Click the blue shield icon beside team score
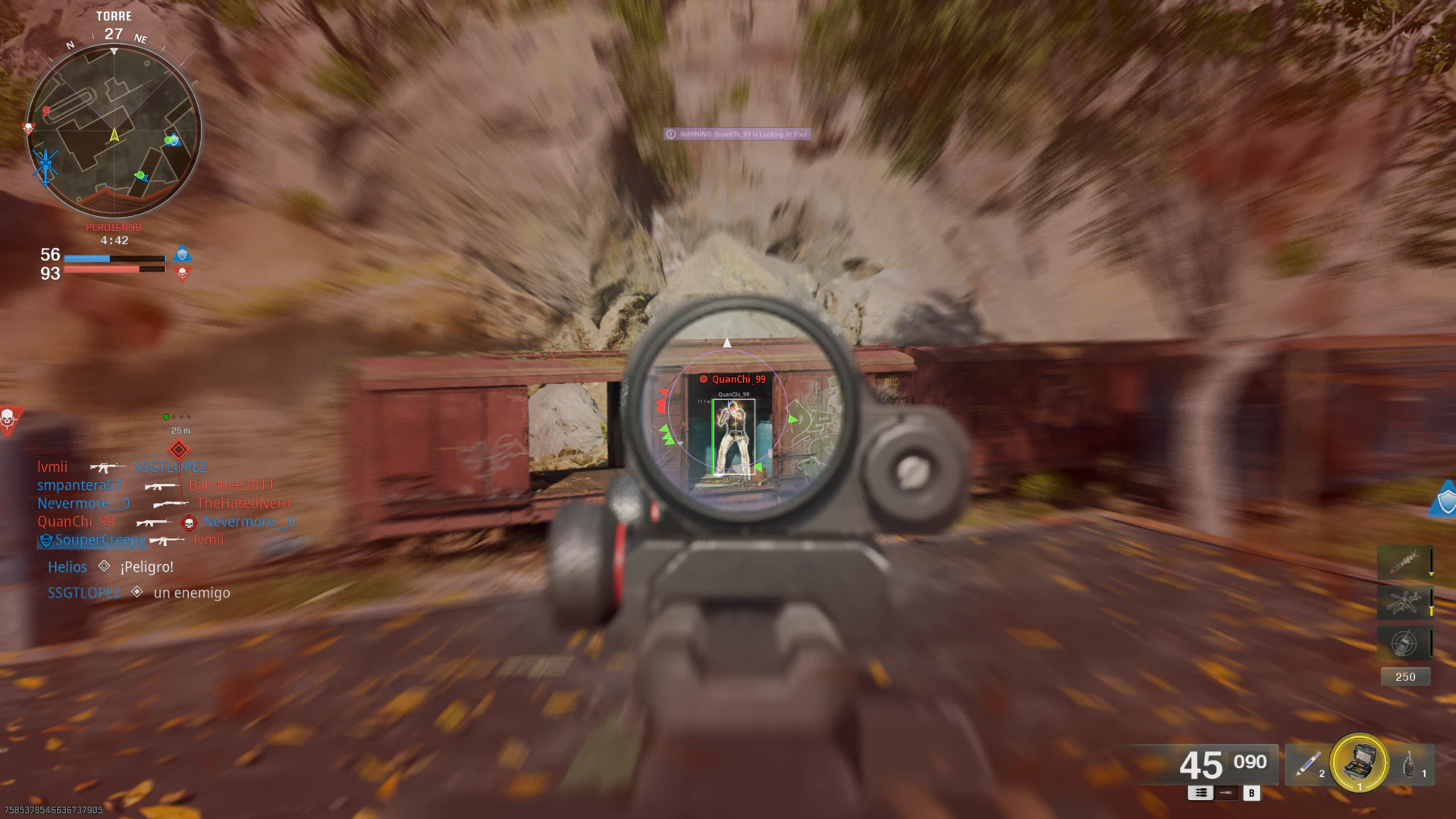The image size is (1456, 819). pyautogui.click(x=181, y=254)
